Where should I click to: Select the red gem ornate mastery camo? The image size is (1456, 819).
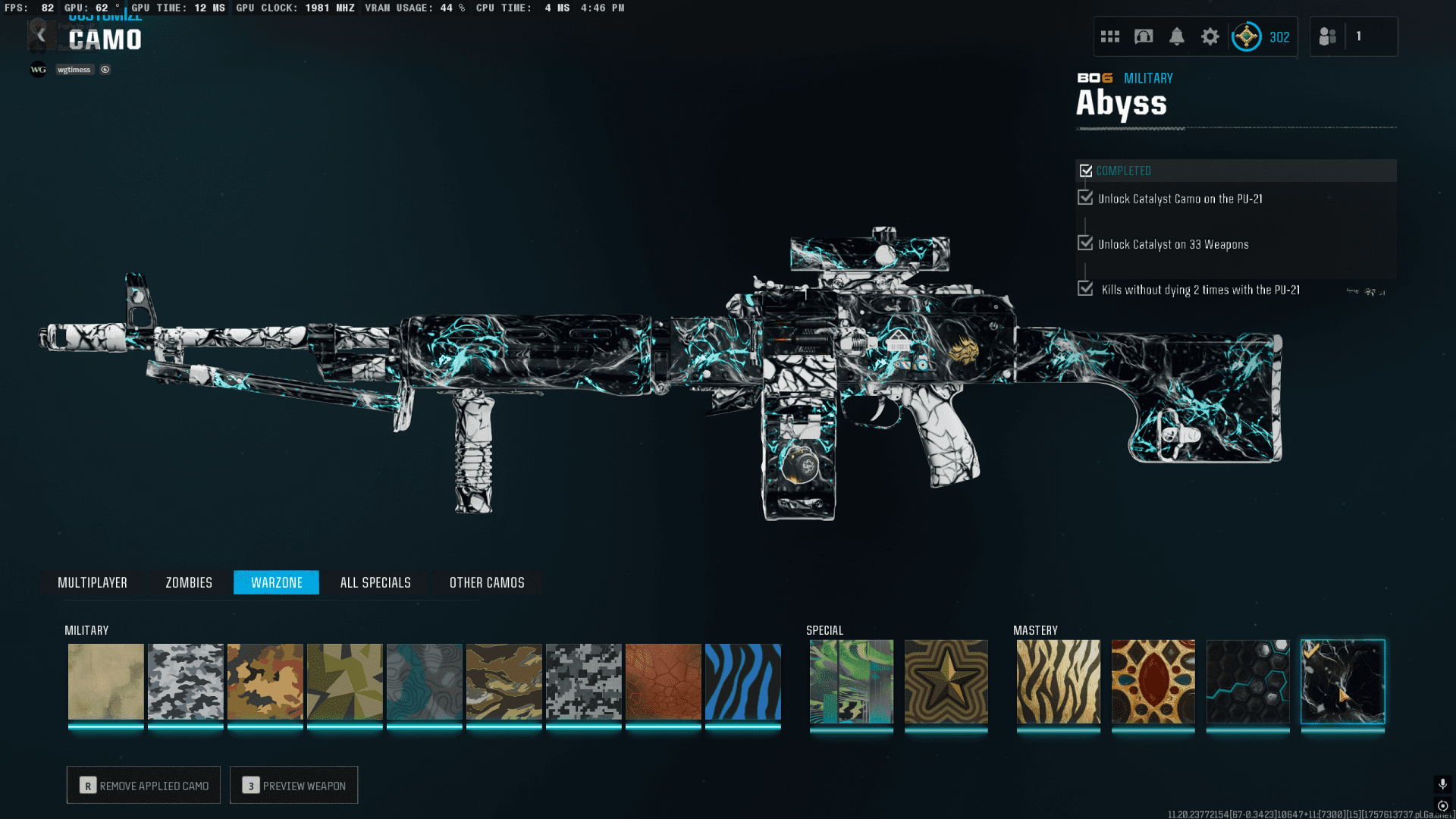click(x=1153, y=682)
